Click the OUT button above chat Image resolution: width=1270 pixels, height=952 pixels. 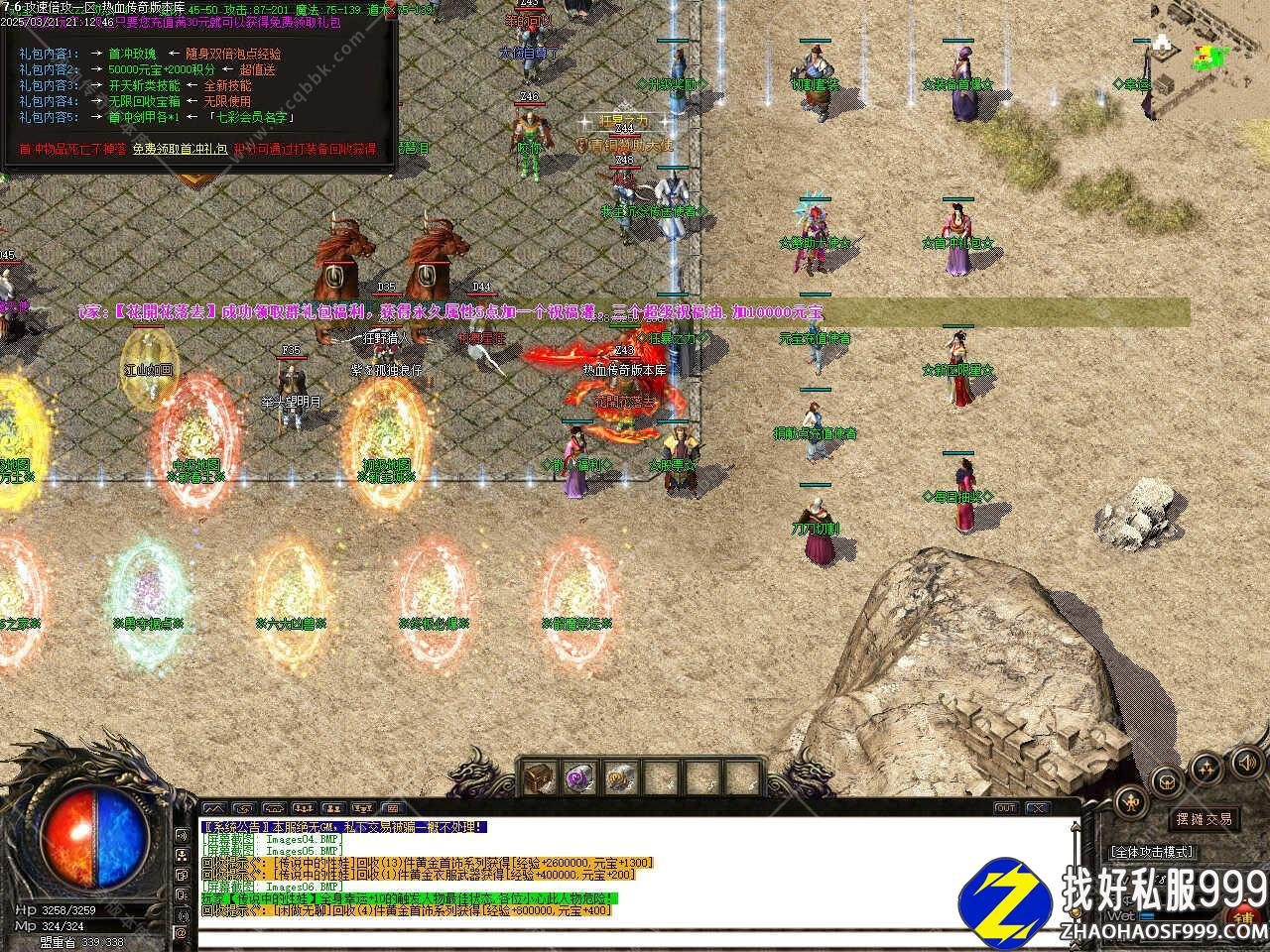[x=1005, y=808]
